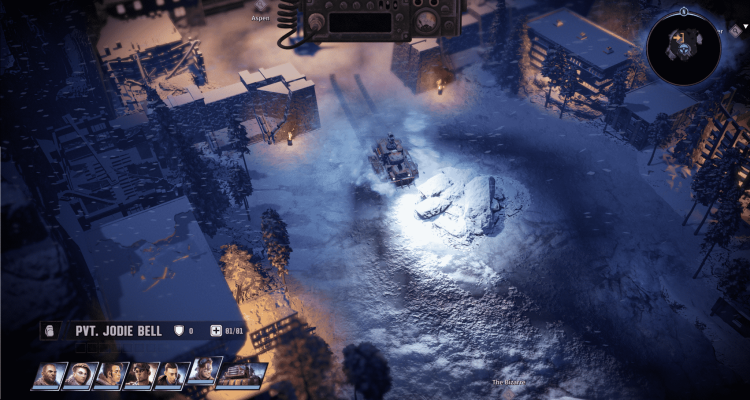
Task: Select the goggles-wearing ranger portrait
Action: coord(204,372)
